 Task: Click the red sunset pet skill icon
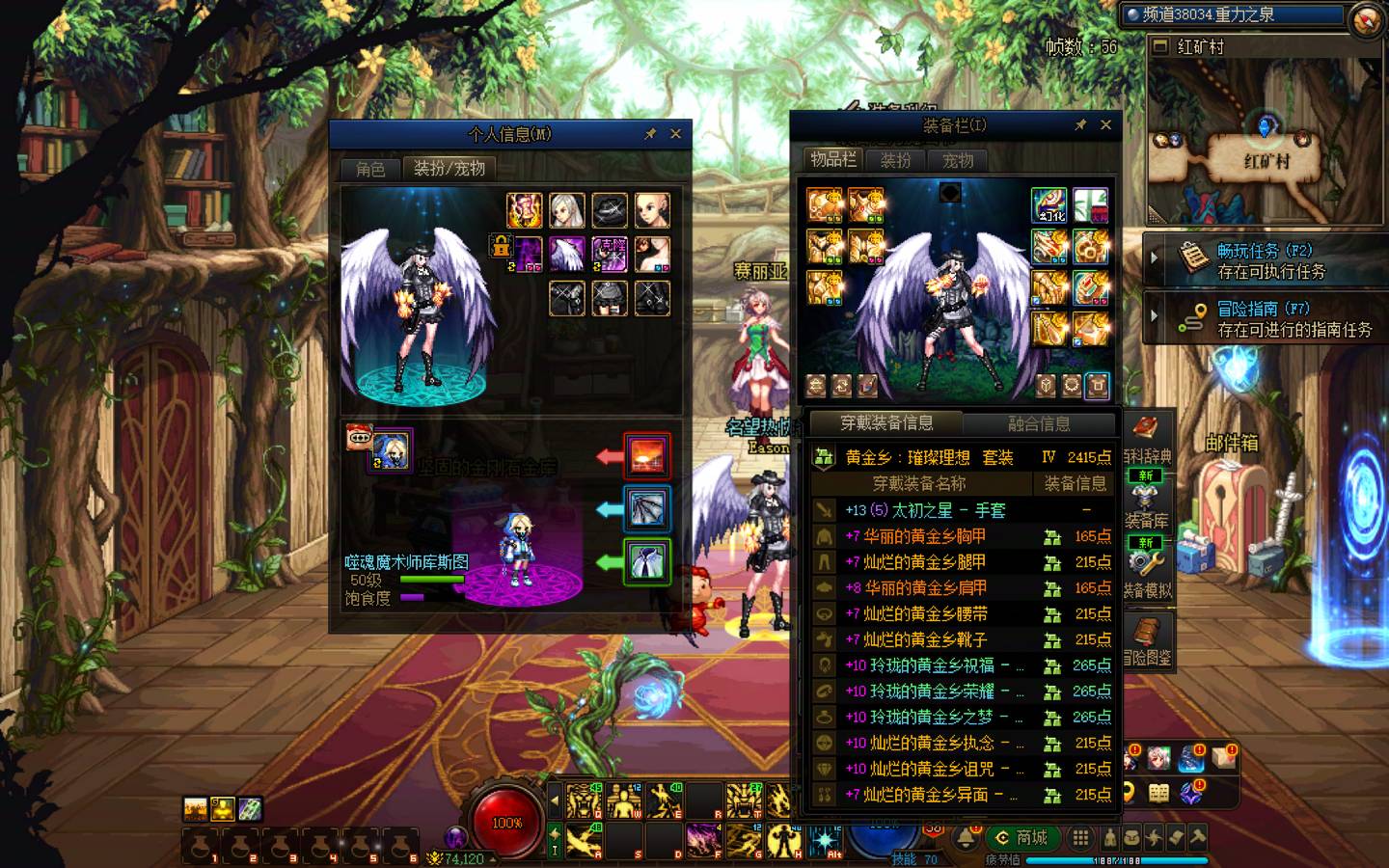(x=646, y=455)
